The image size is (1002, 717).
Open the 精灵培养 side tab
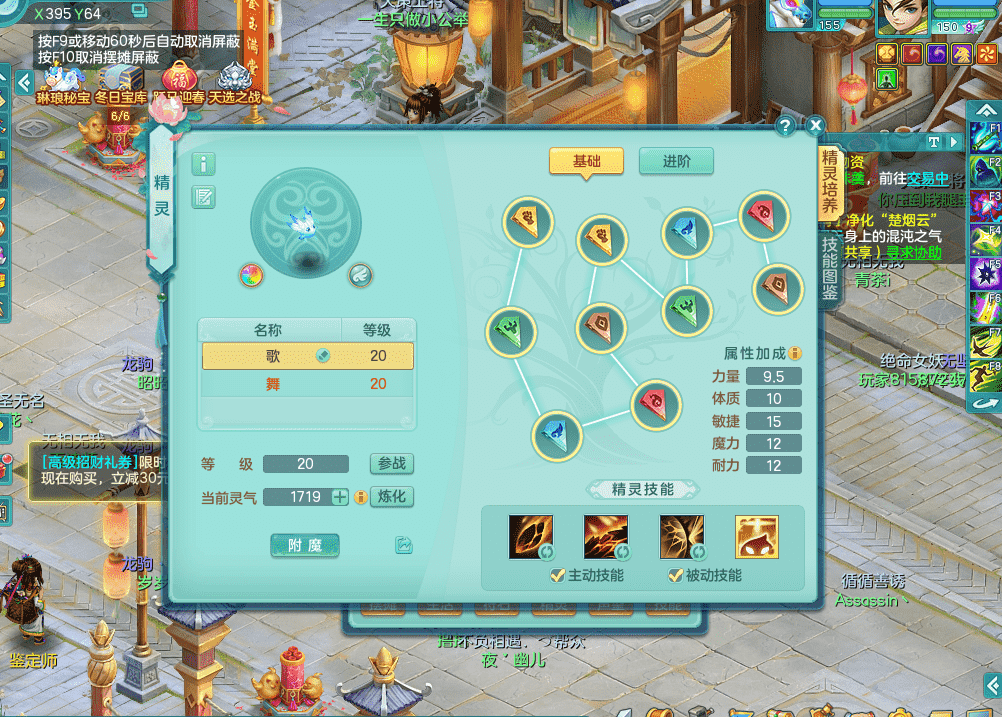tap(830, 185)
